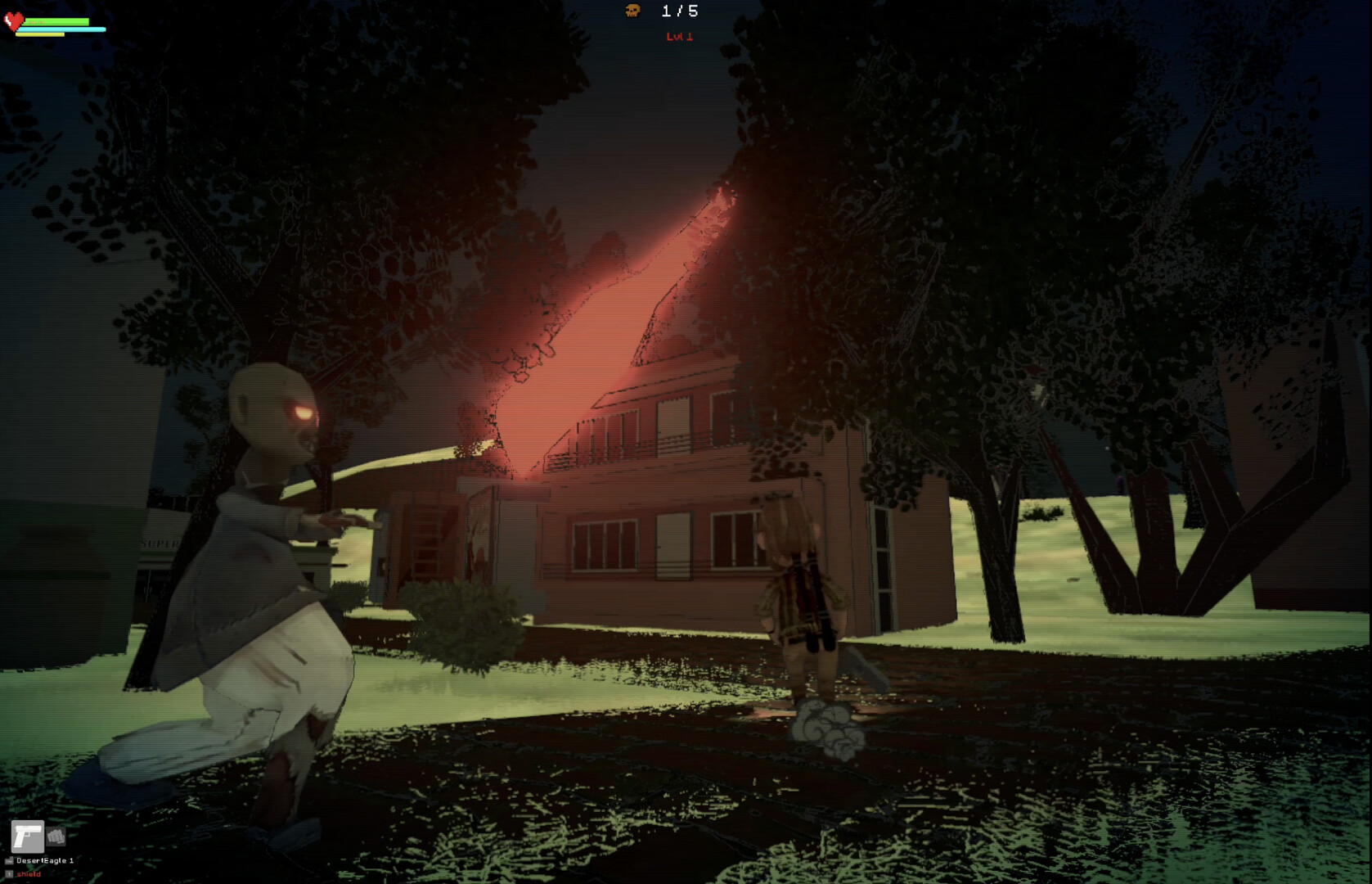
Task: Click the cyan stamina bar below health
Action: point(60,29)
